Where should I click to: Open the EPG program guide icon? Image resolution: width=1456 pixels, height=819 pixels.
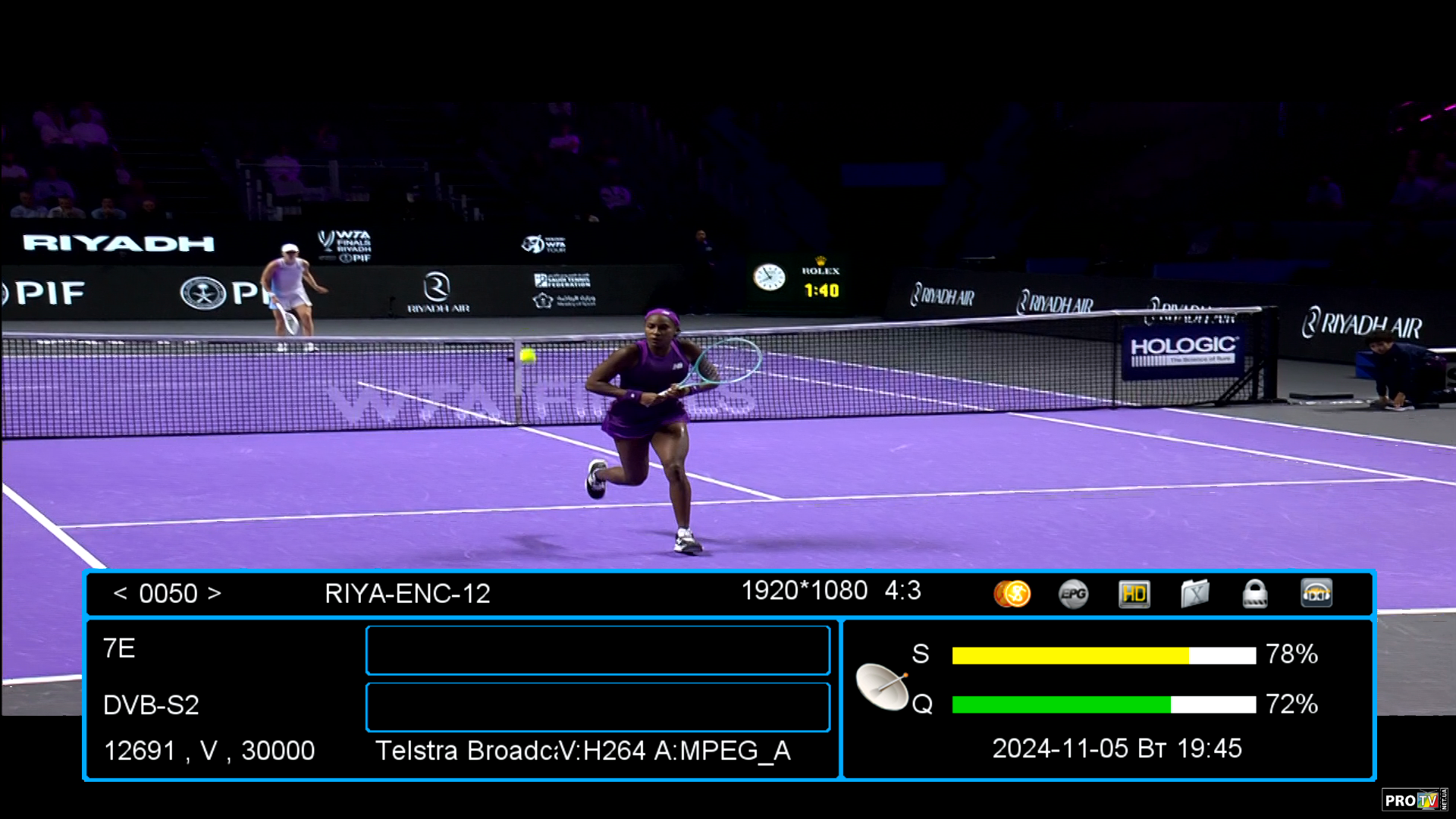1073,594
